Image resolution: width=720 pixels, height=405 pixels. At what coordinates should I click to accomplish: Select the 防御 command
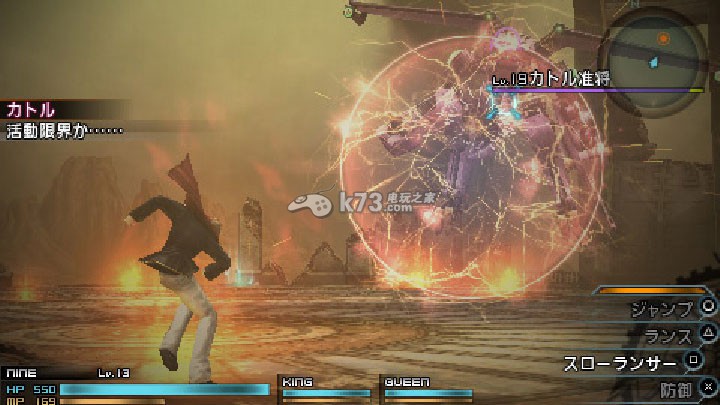click(678, 387)
